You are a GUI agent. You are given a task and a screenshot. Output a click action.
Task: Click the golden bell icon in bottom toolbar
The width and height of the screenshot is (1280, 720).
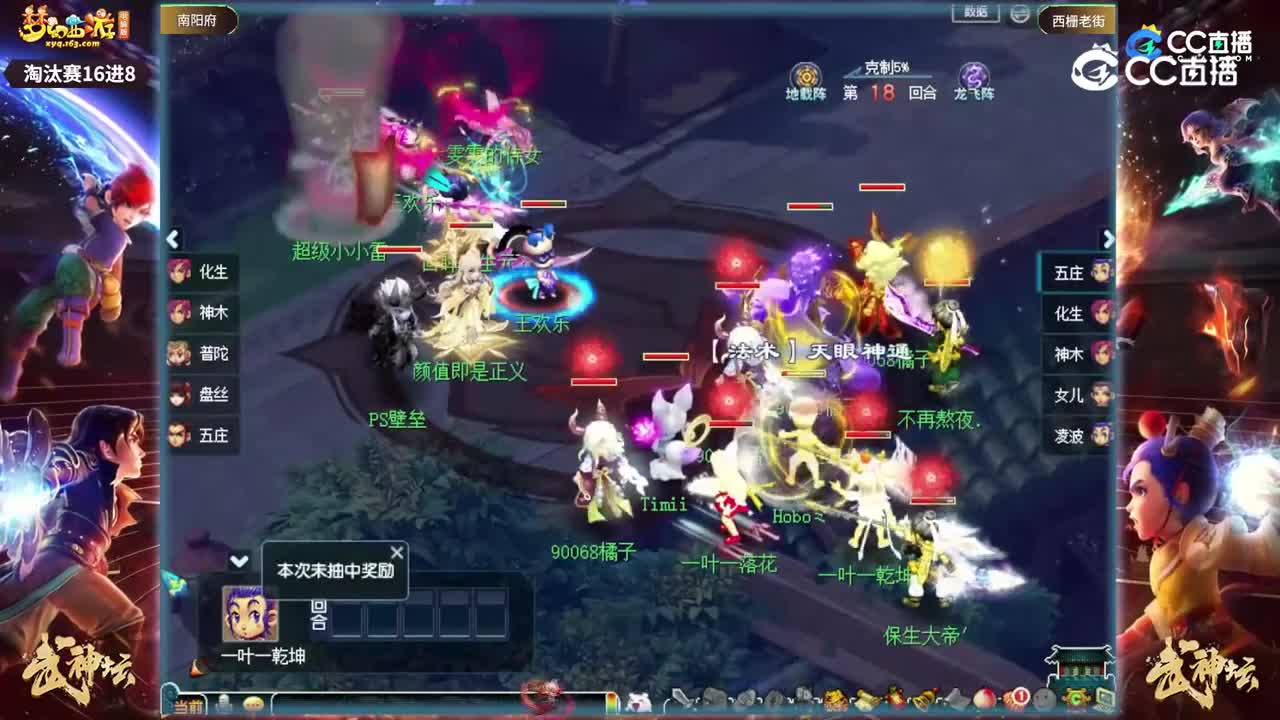click(x=925, y=699)
